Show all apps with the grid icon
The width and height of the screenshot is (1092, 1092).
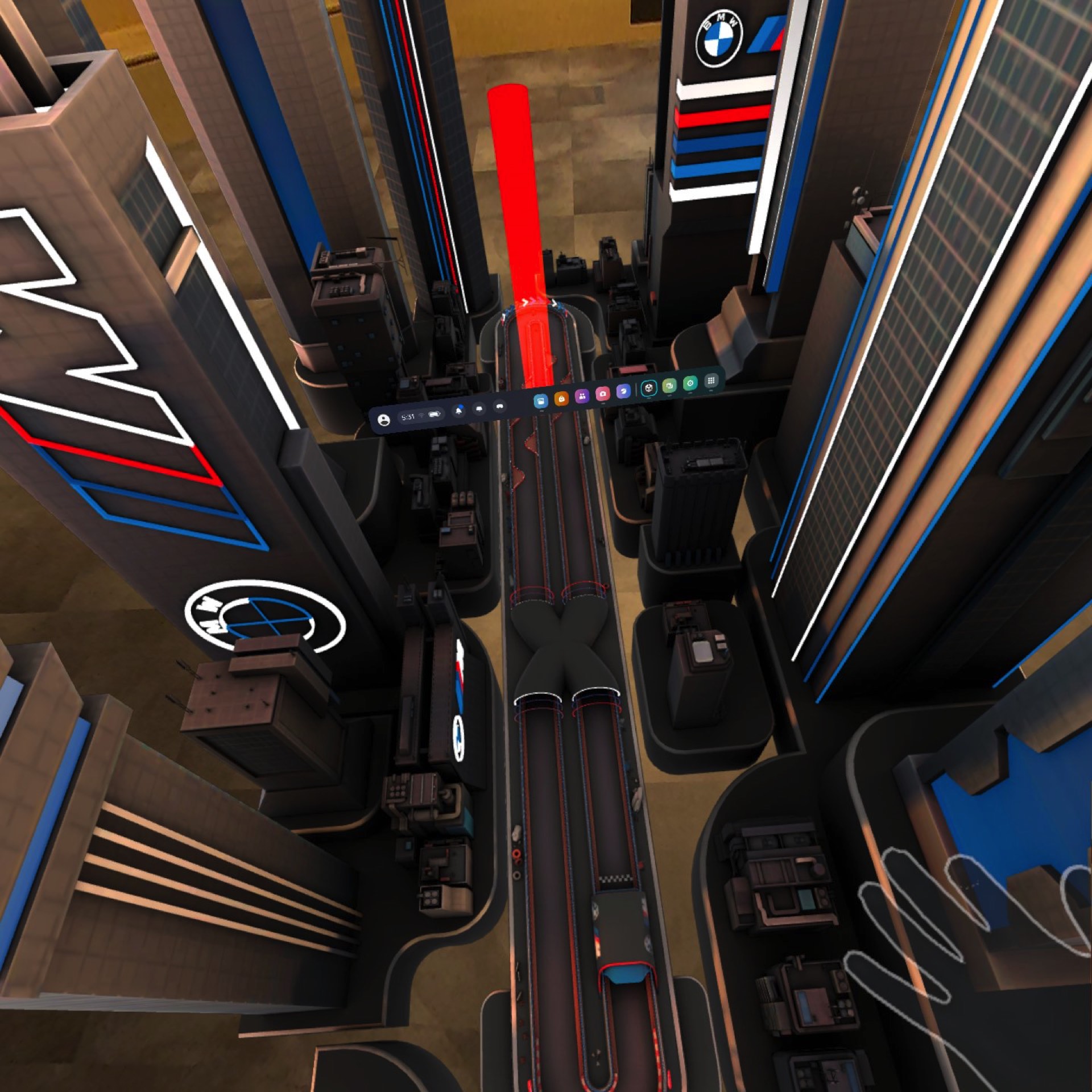pos(711,380)
